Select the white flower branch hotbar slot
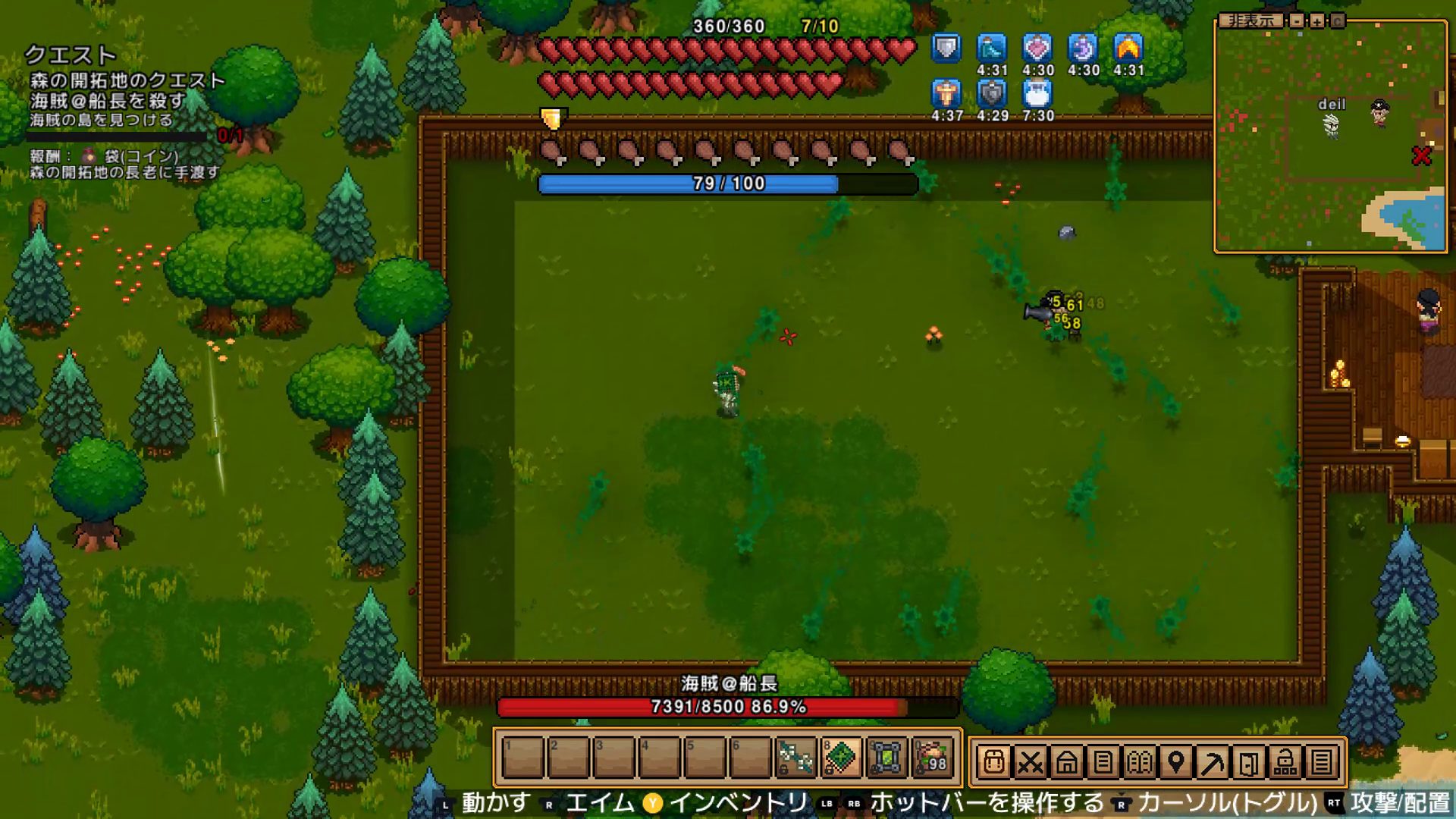The image size is (1456, 819). coord(795,758)
